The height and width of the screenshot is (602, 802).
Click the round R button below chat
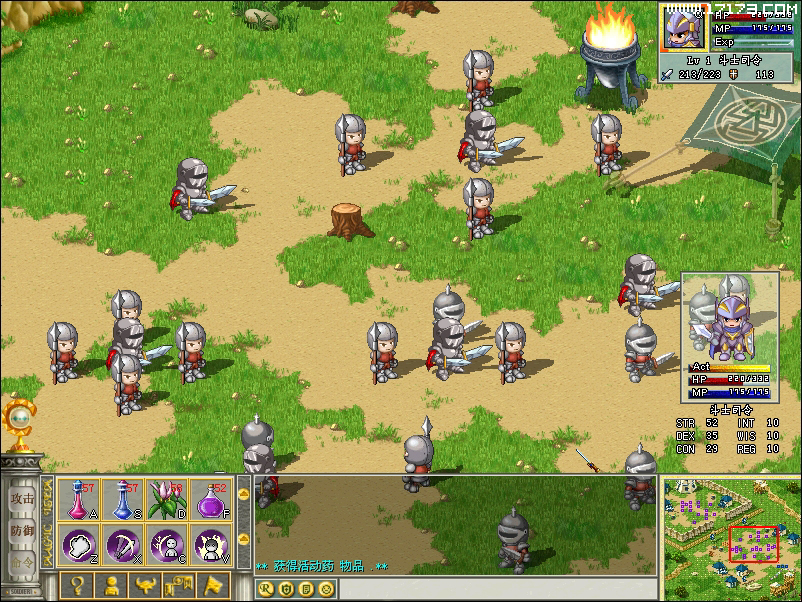(266, 588)
